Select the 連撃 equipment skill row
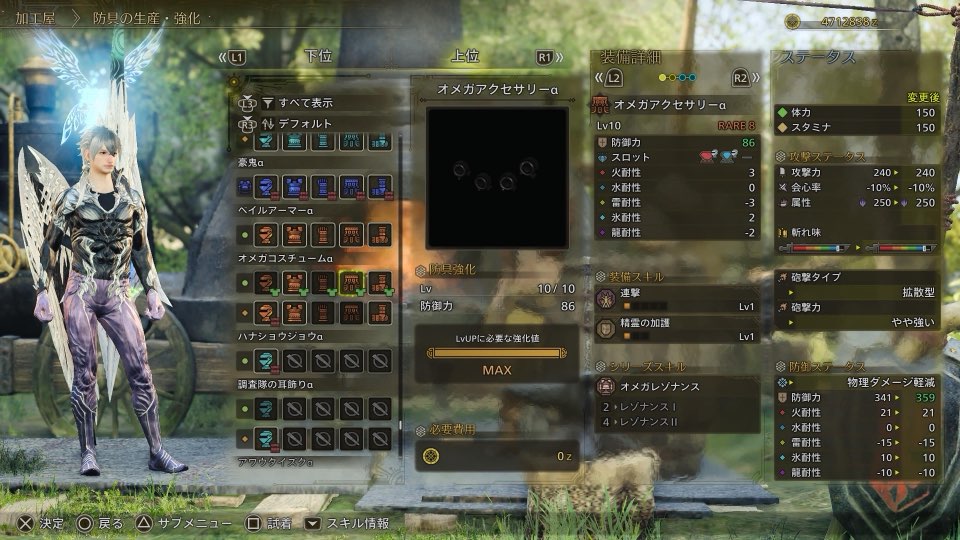This screenshot has height=540, width=960. [677, 299]
